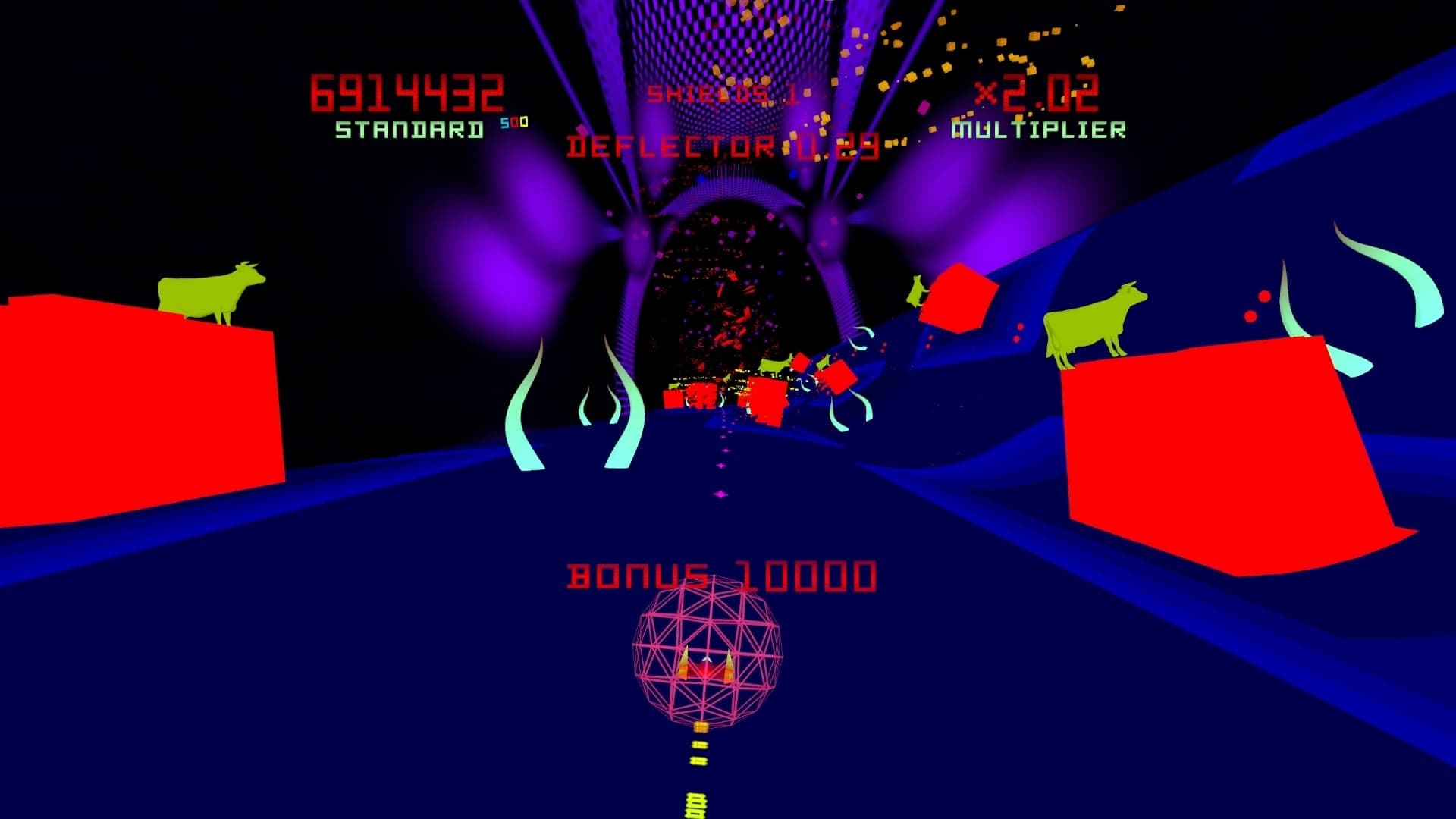Click the green cow on the left red block
1456x819 pixels.
[209, 292]
